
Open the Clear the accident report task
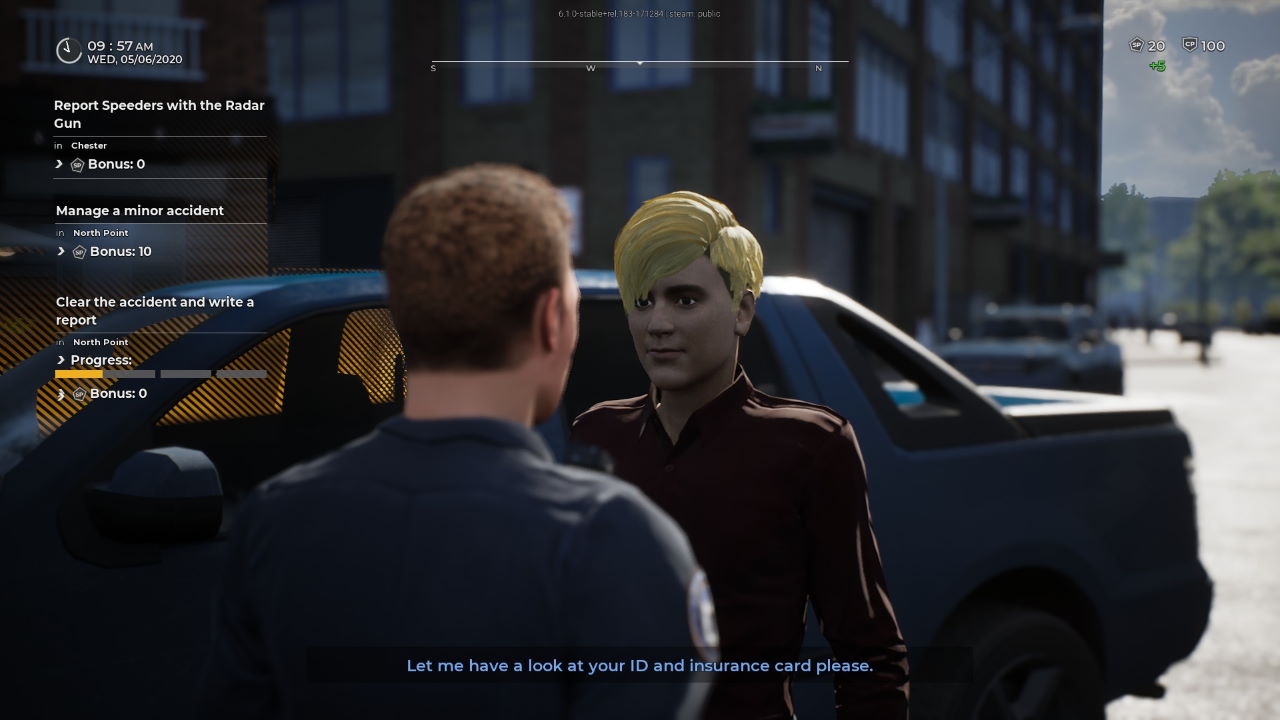click(x=155, y=311)
